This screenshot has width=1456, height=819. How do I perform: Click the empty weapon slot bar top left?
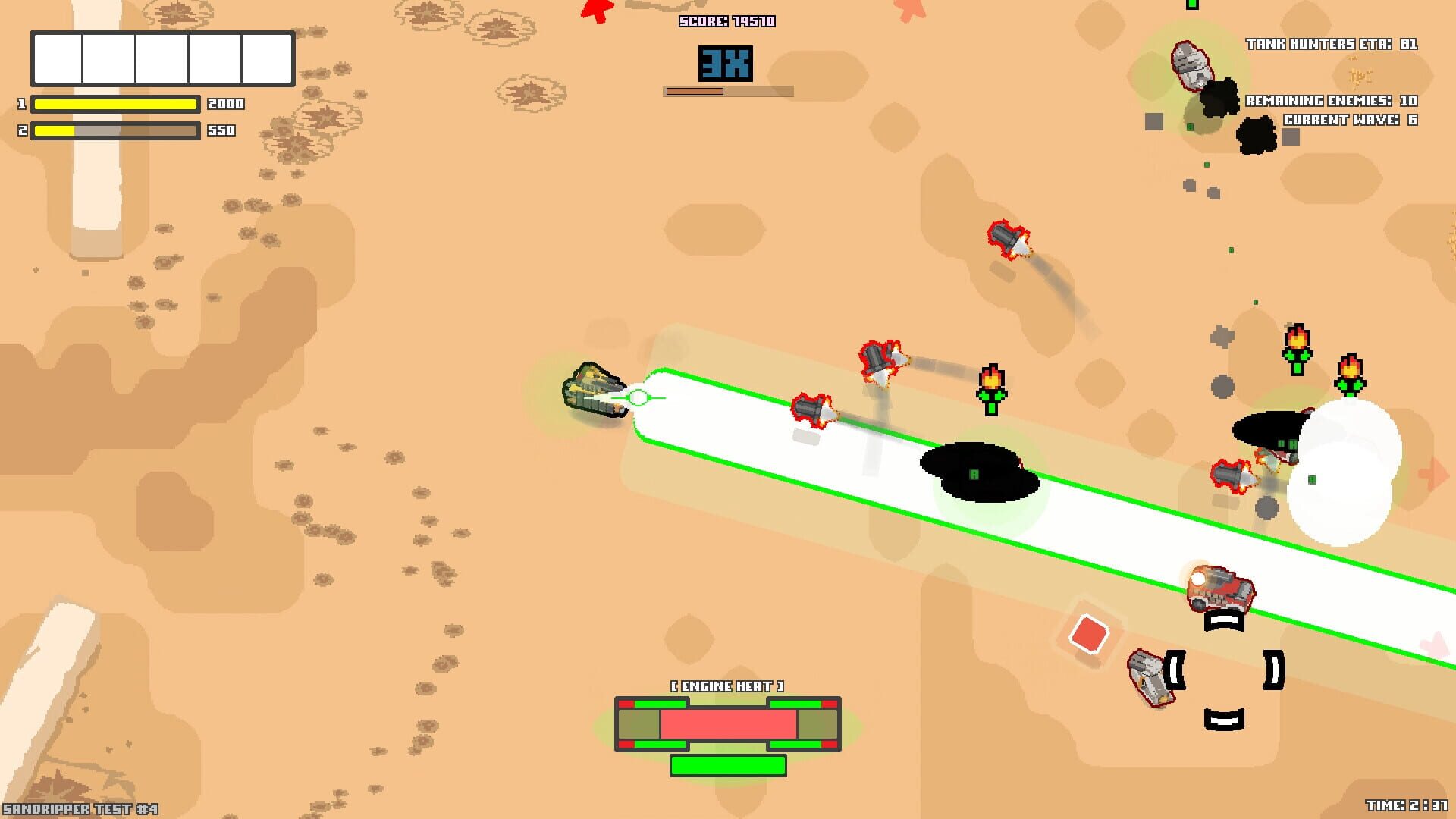click(x=162, y=57)
